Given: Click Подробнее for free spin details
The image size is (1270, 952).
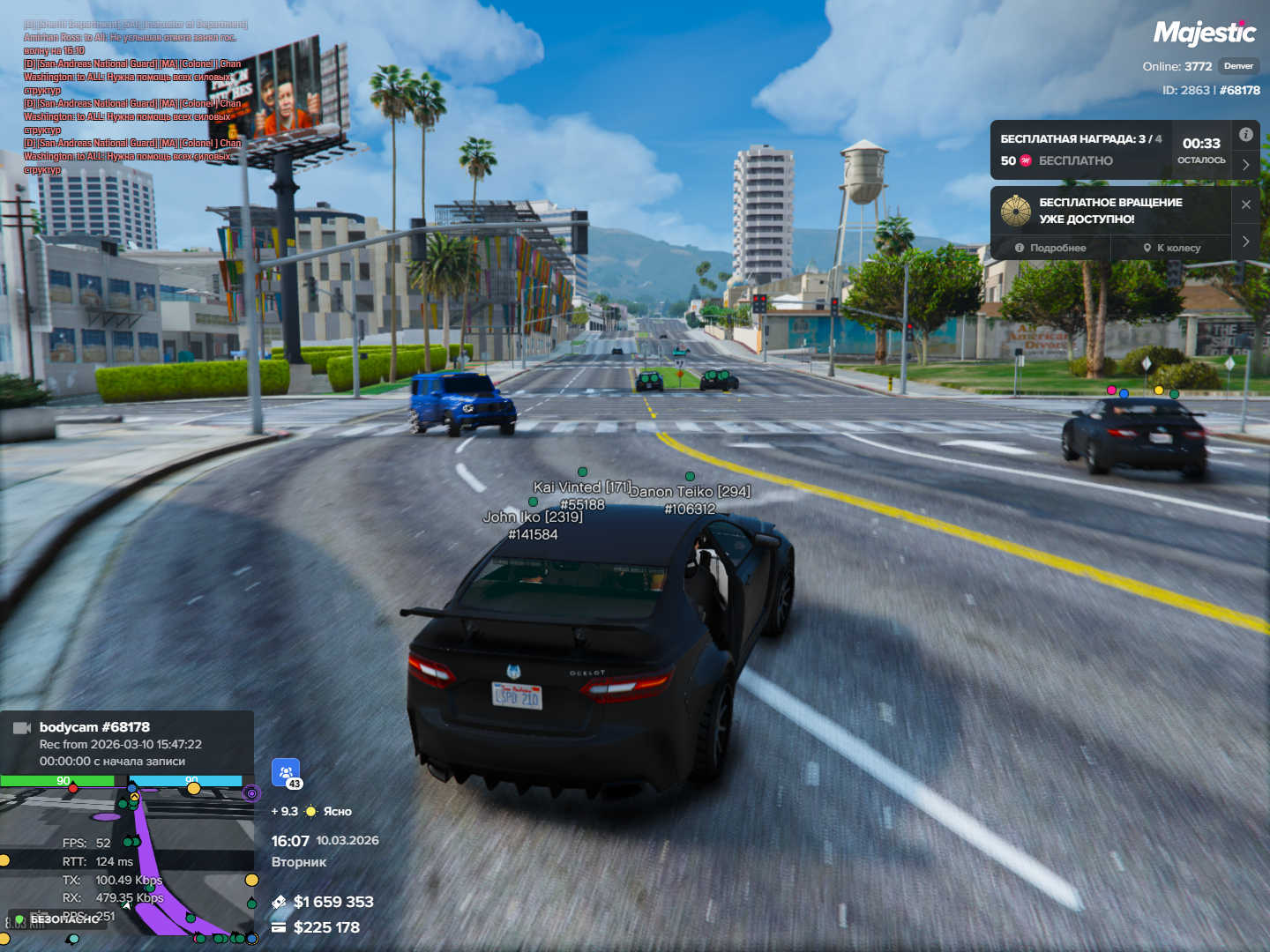Looking at the screenshot, I should 1051,248.
